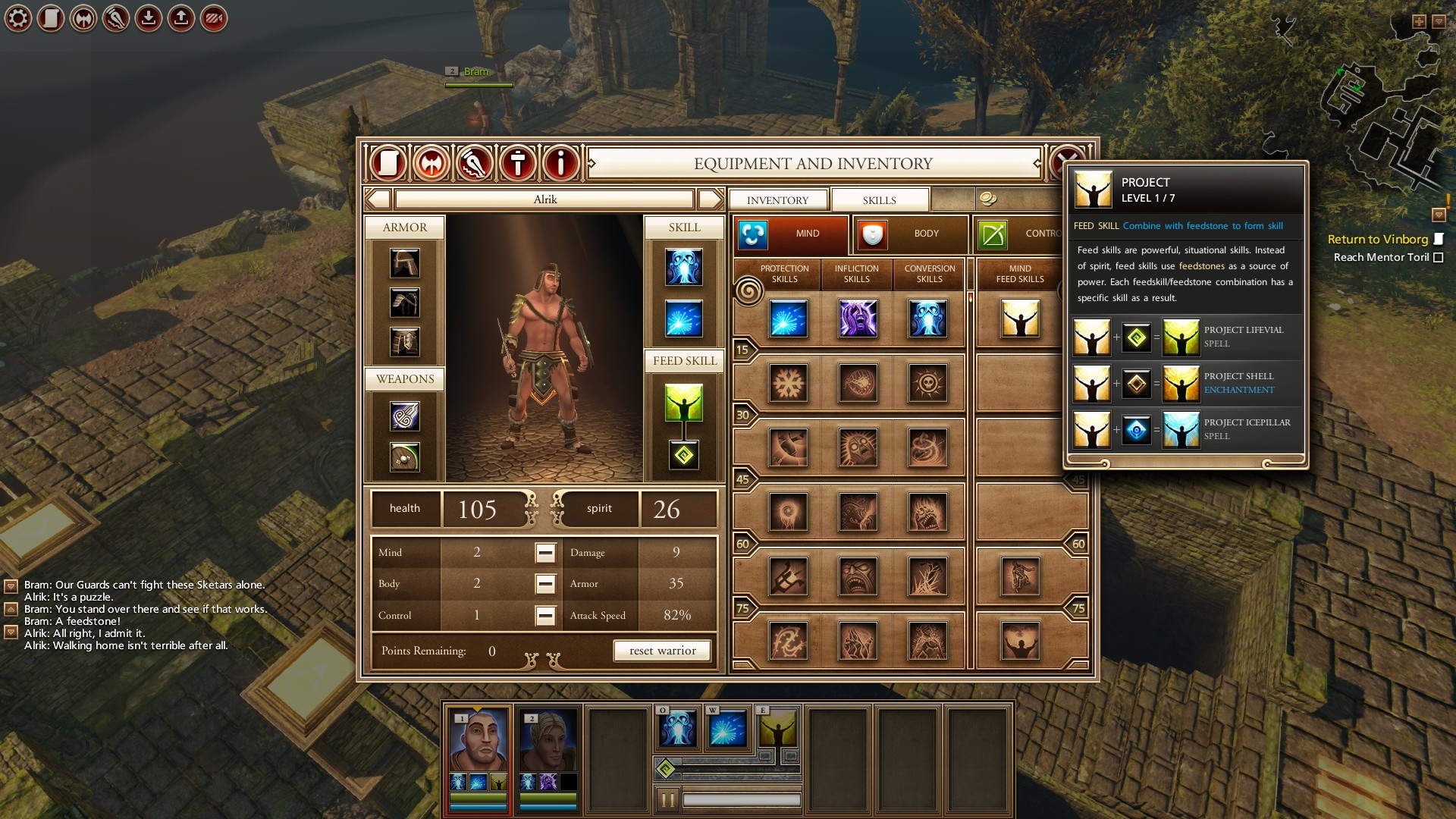Open the info panel button
Image resolution: width=1456 pixels, height=819 pixels.
tap(561, 163)
